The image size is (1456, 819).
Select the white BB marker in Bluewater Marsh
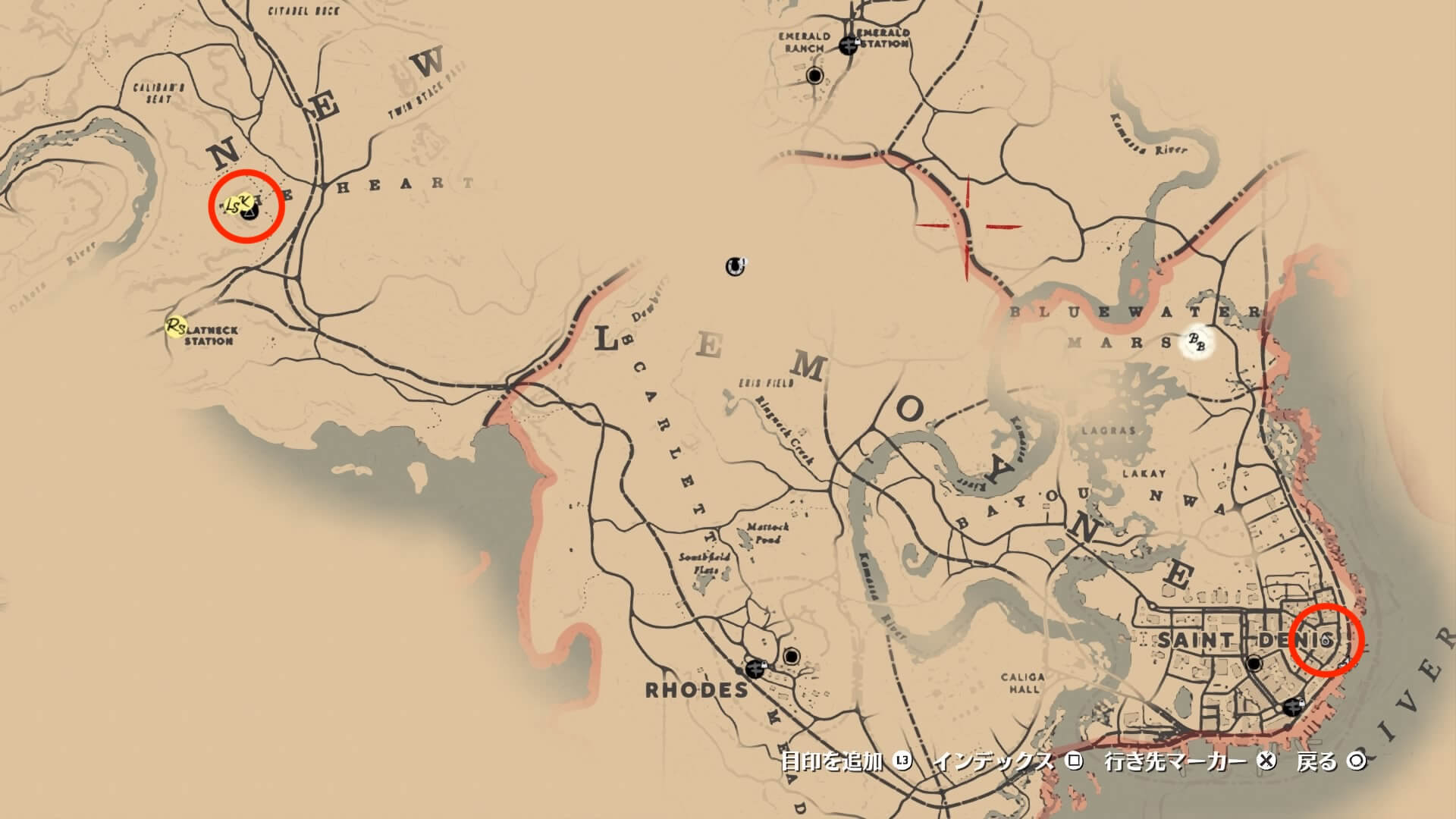[x=1197, y=344]
